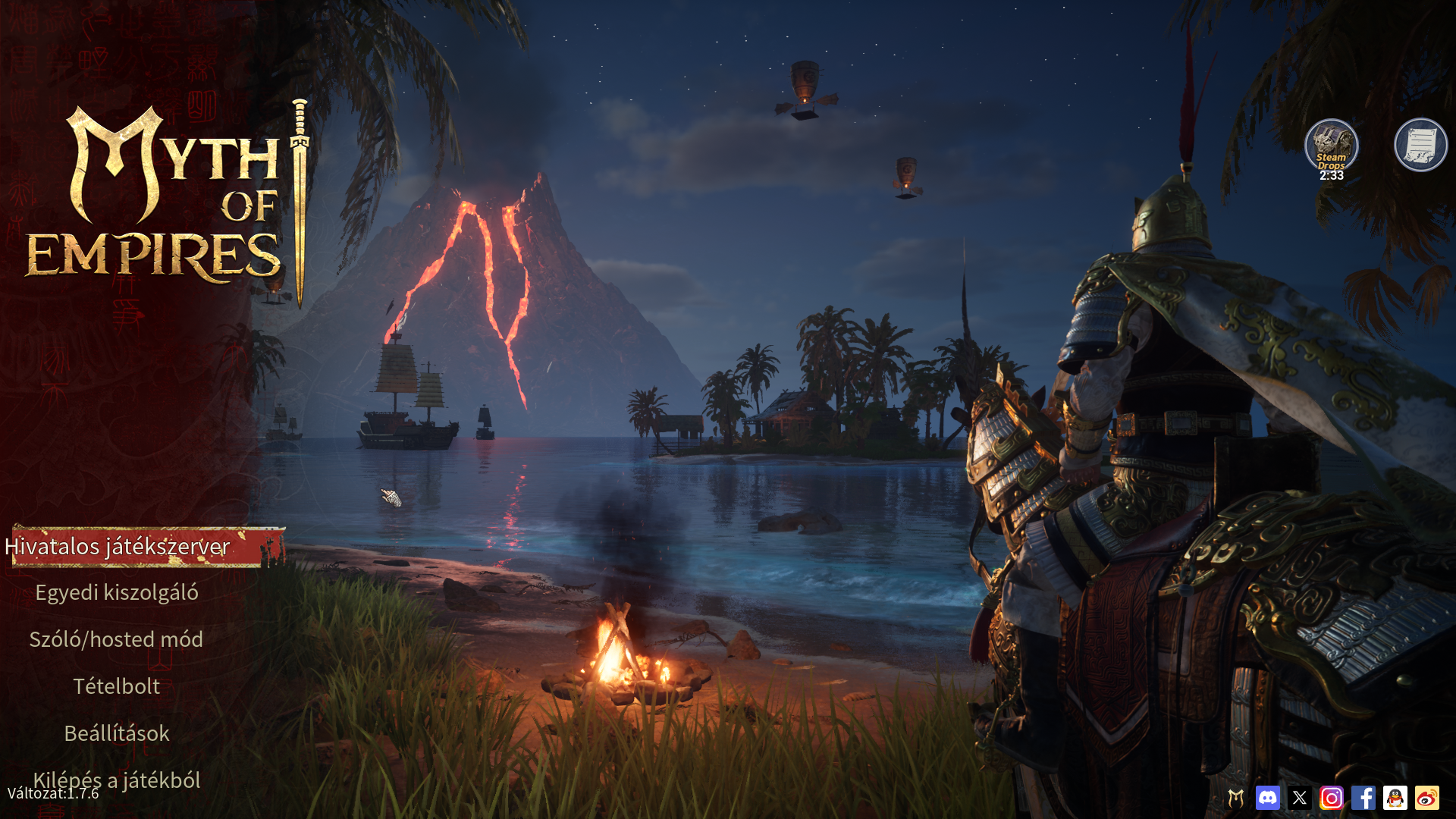Open Beállítások settings
Viewport: 1456px width, 819px height.
117,734
